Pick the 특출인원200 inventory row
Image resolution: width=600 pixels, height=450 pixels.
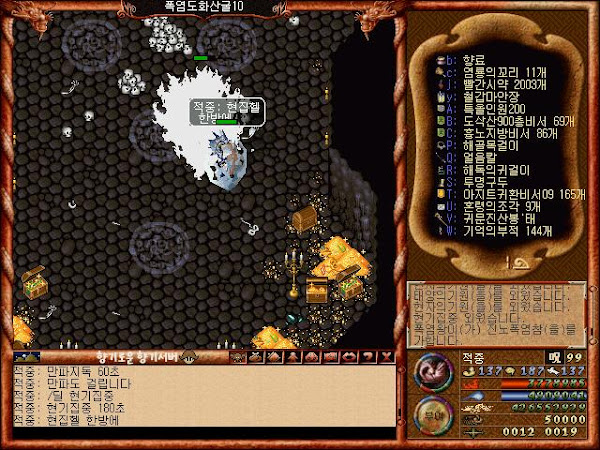click(x=482, y=107)
